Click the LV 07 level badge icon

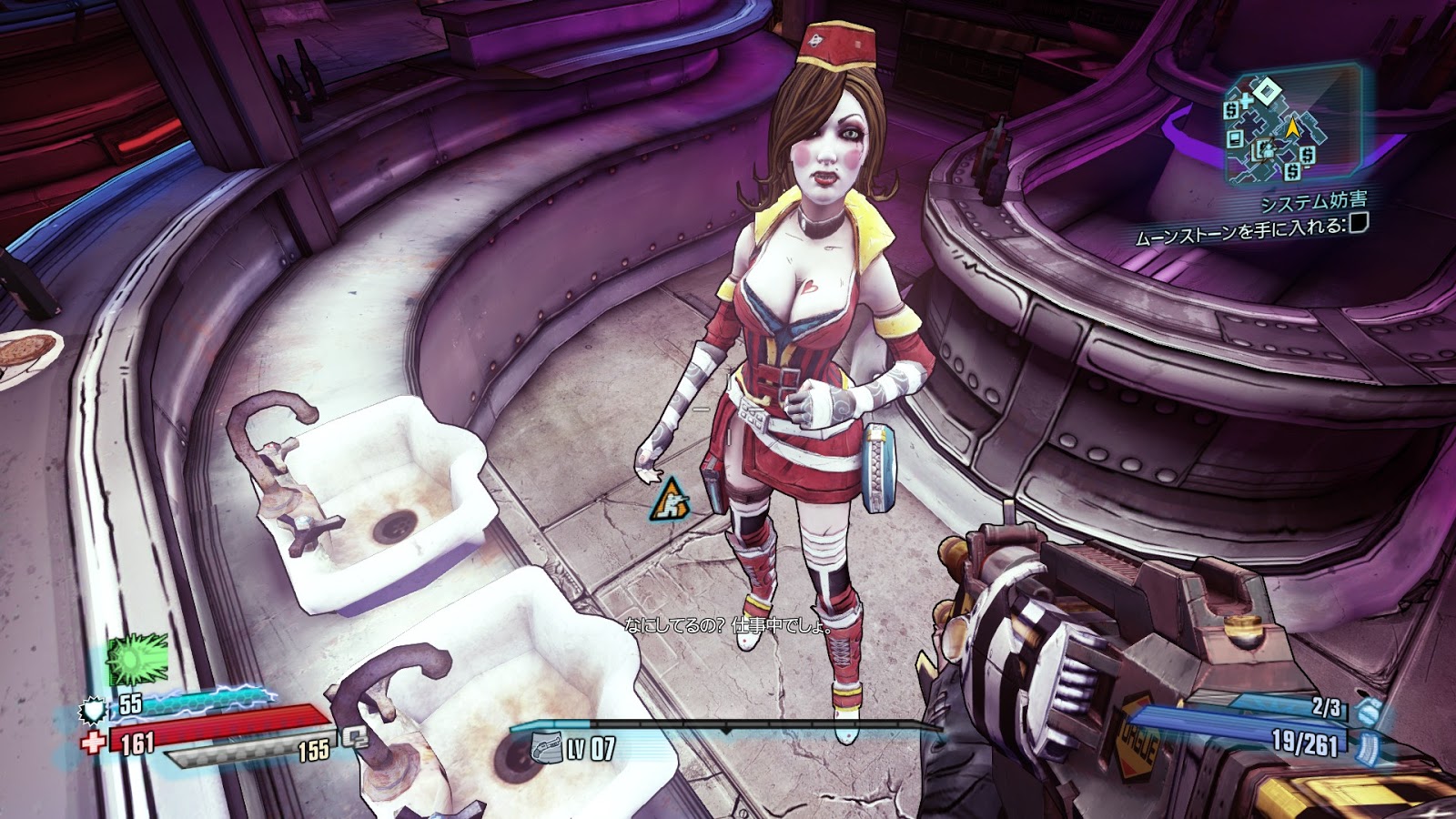(x=546, y=747)
